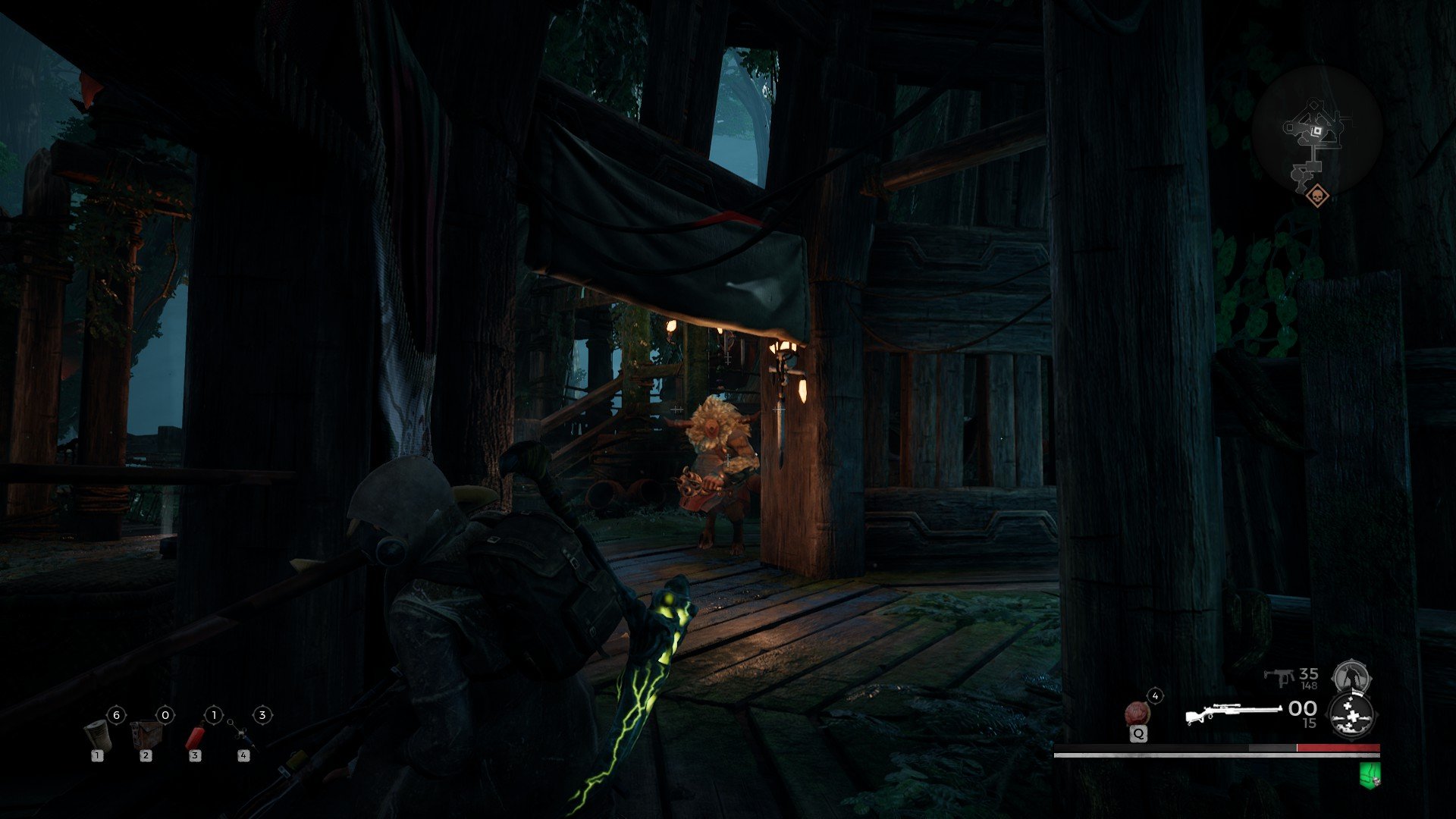The image size is (1456, 819).
Task: Select the bandage roll in quick slot 1
Action: [98, 735]
